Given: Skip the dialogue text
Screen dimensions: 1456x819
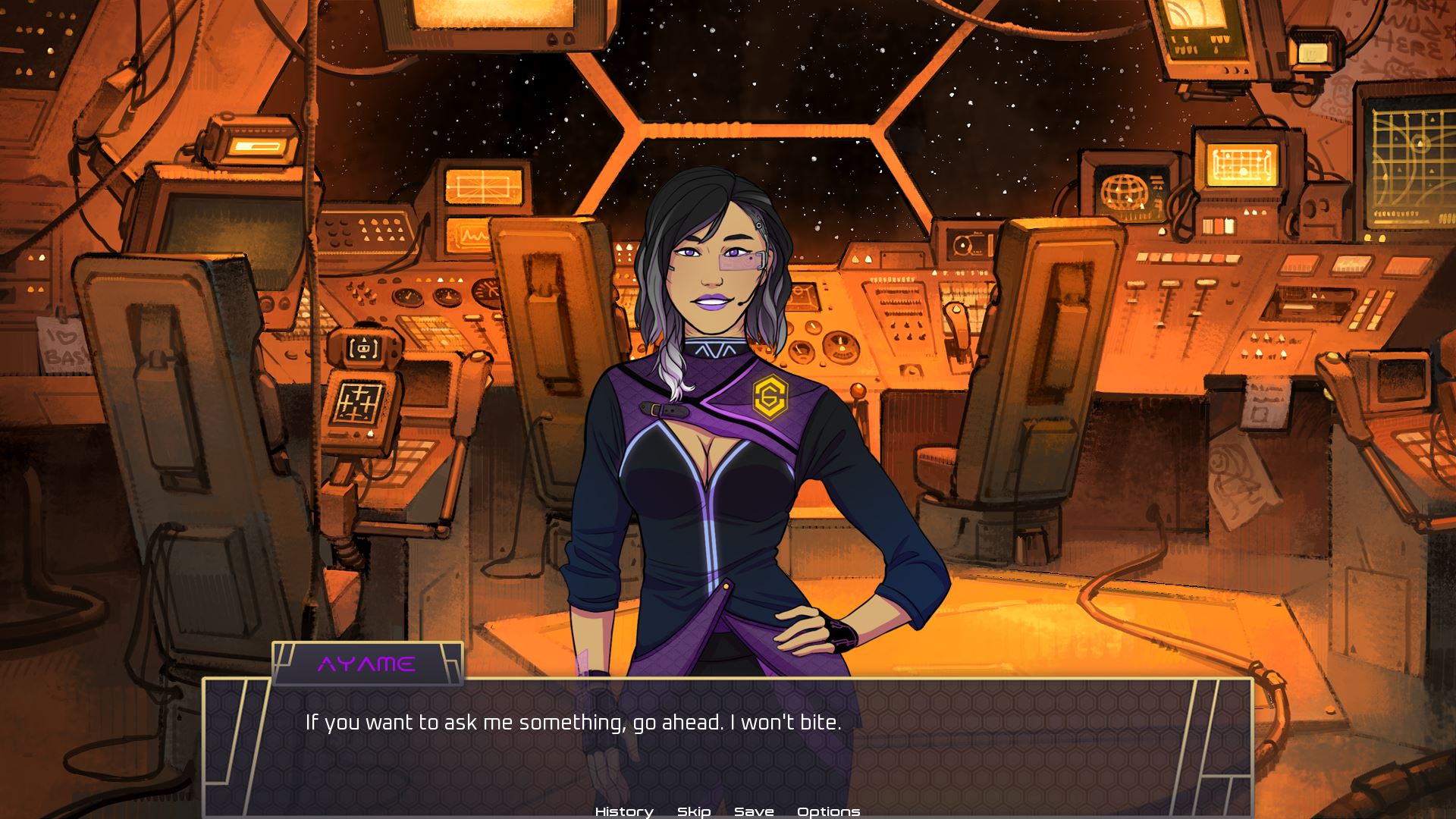Looking at the screenshot, I should pyautogui.click(x=693, y=811).
